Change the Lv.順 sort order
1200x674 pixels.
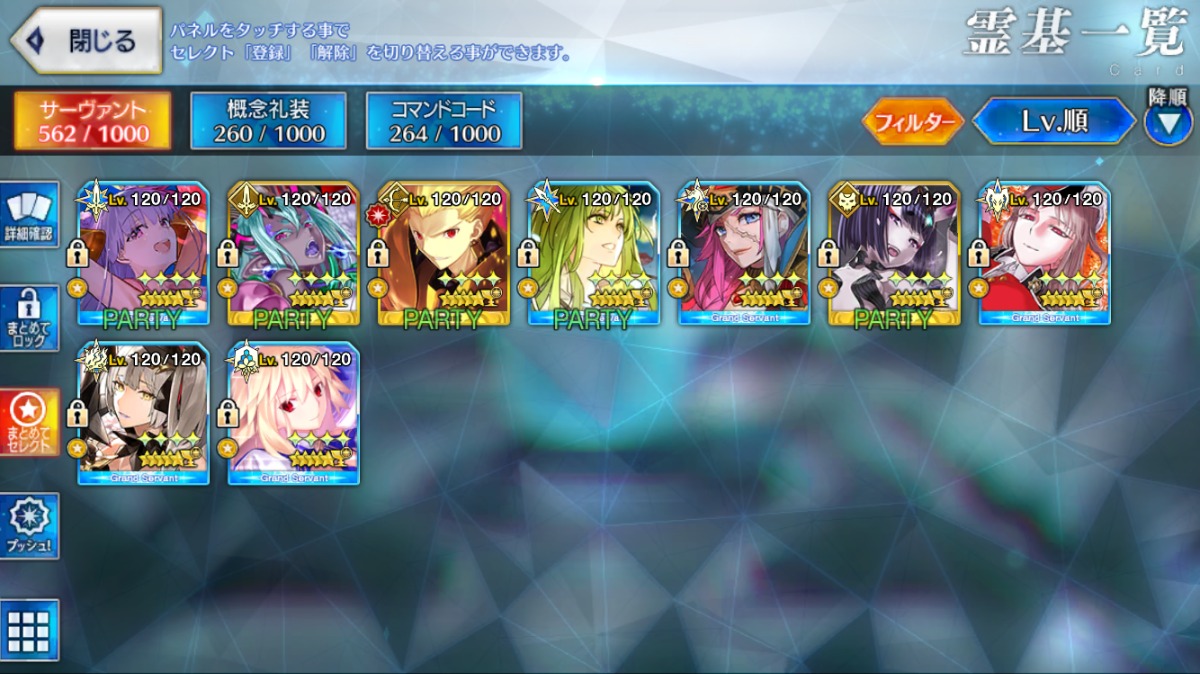click(1054, 122)
